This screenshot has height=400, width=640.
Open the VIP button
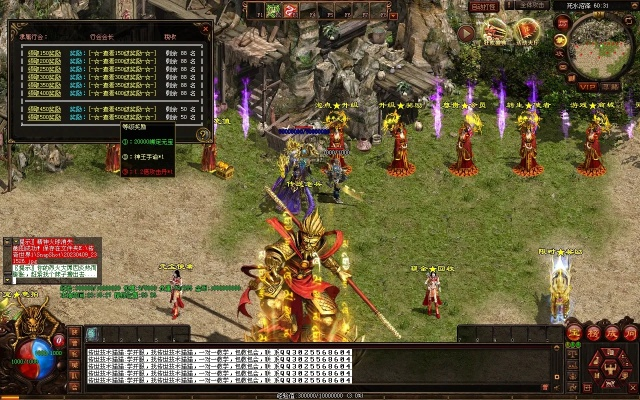point(587,86)
